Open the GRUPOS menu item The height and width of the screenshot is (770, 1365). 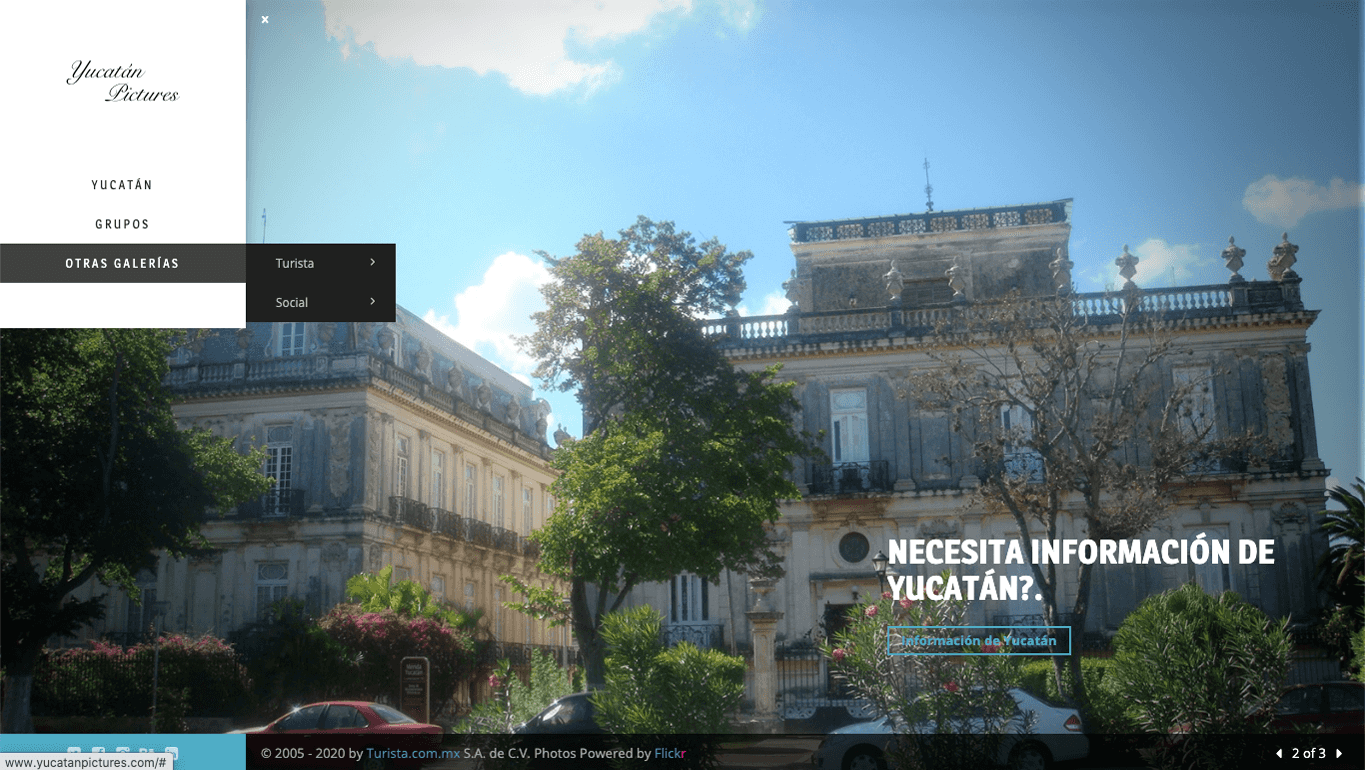pos(122,224)
